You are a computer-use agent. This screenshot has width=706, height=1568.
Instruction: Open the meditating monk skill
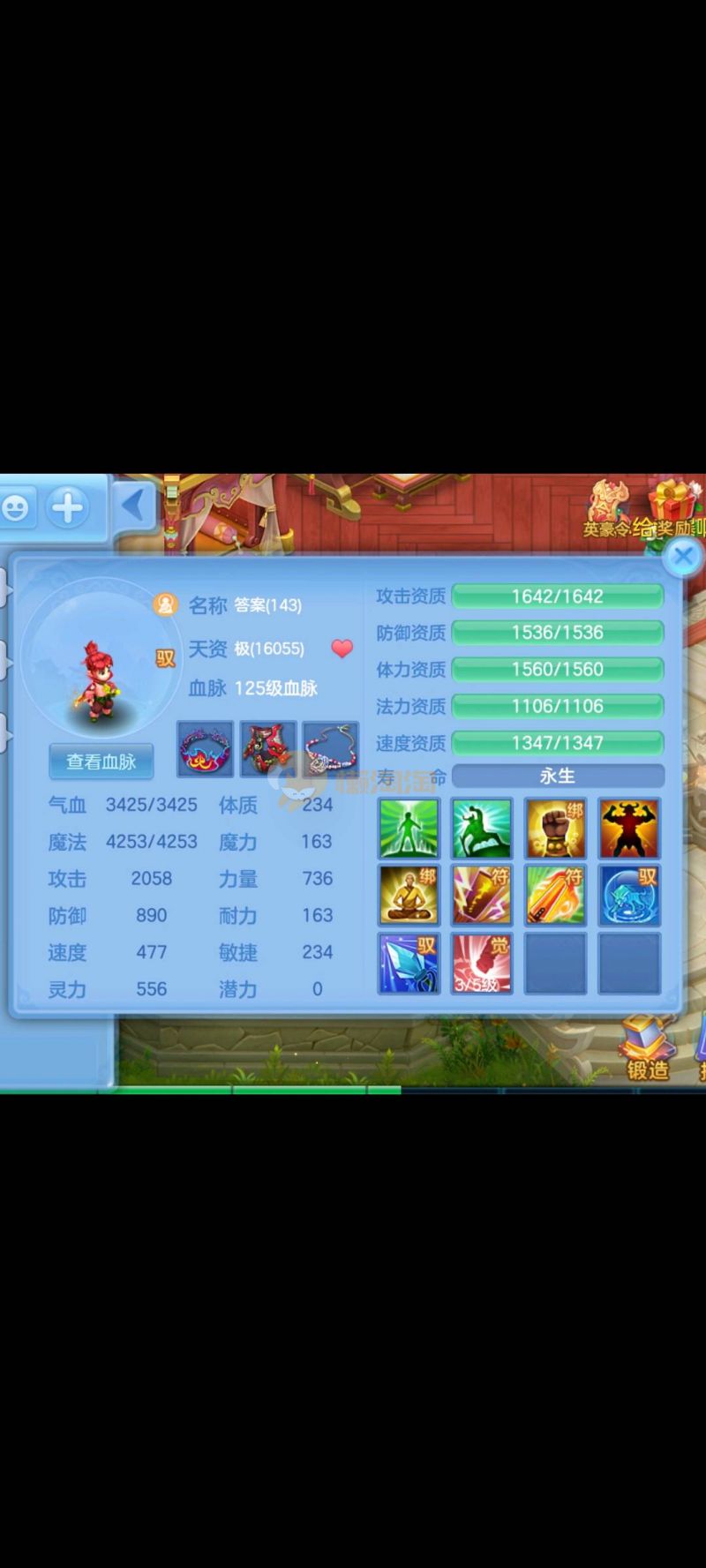pyautogui.click(x=409, y=895)
